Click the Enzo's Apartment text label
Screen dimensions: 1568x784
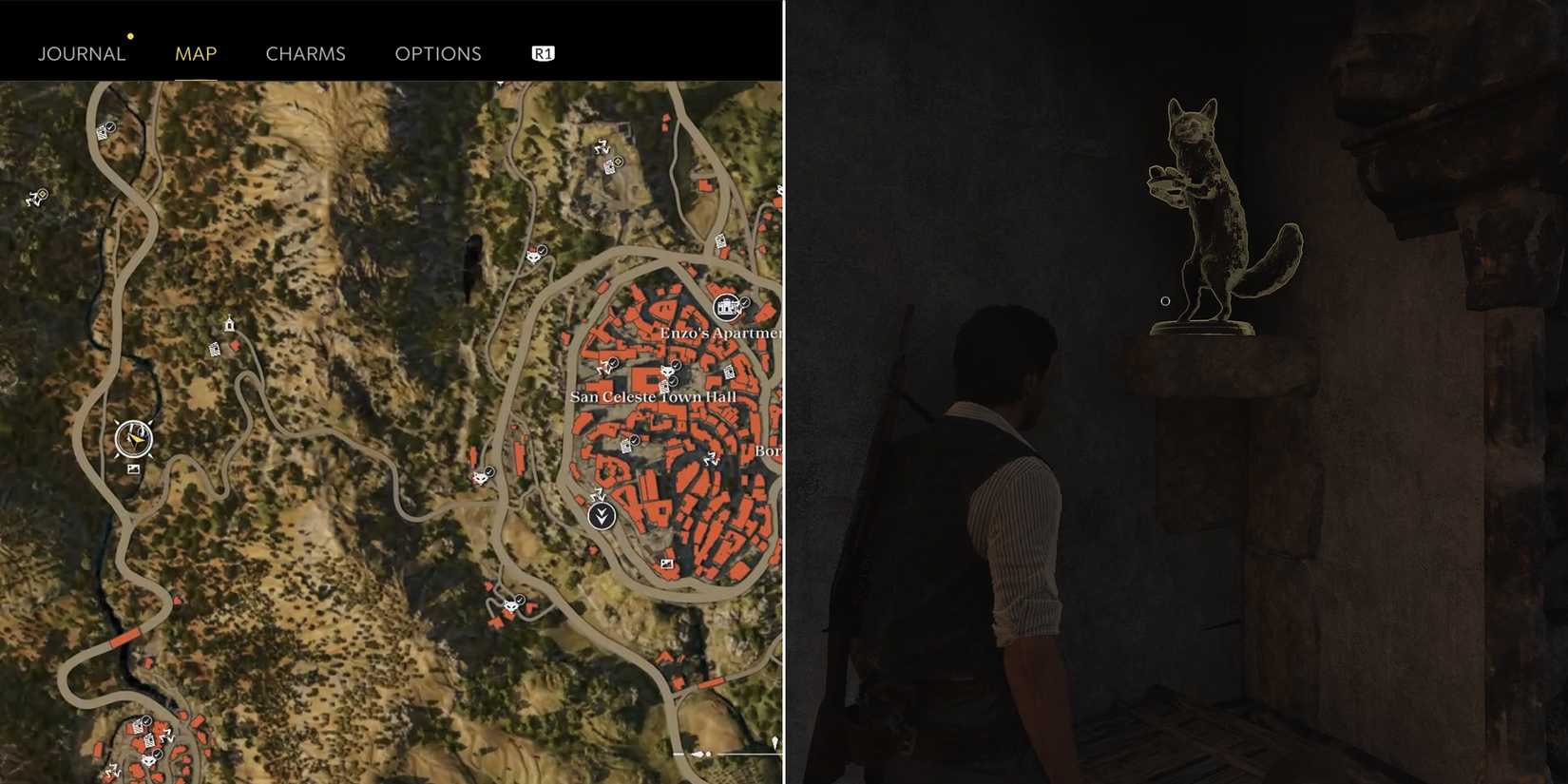click(x=724, y=333)
